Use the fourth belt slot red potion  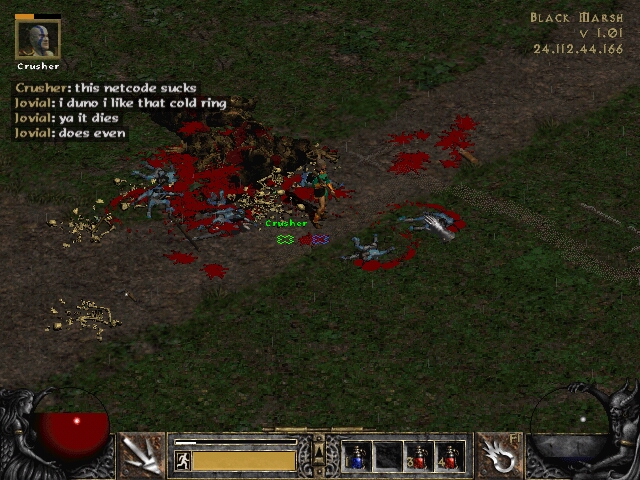click(x=450, y=457)
